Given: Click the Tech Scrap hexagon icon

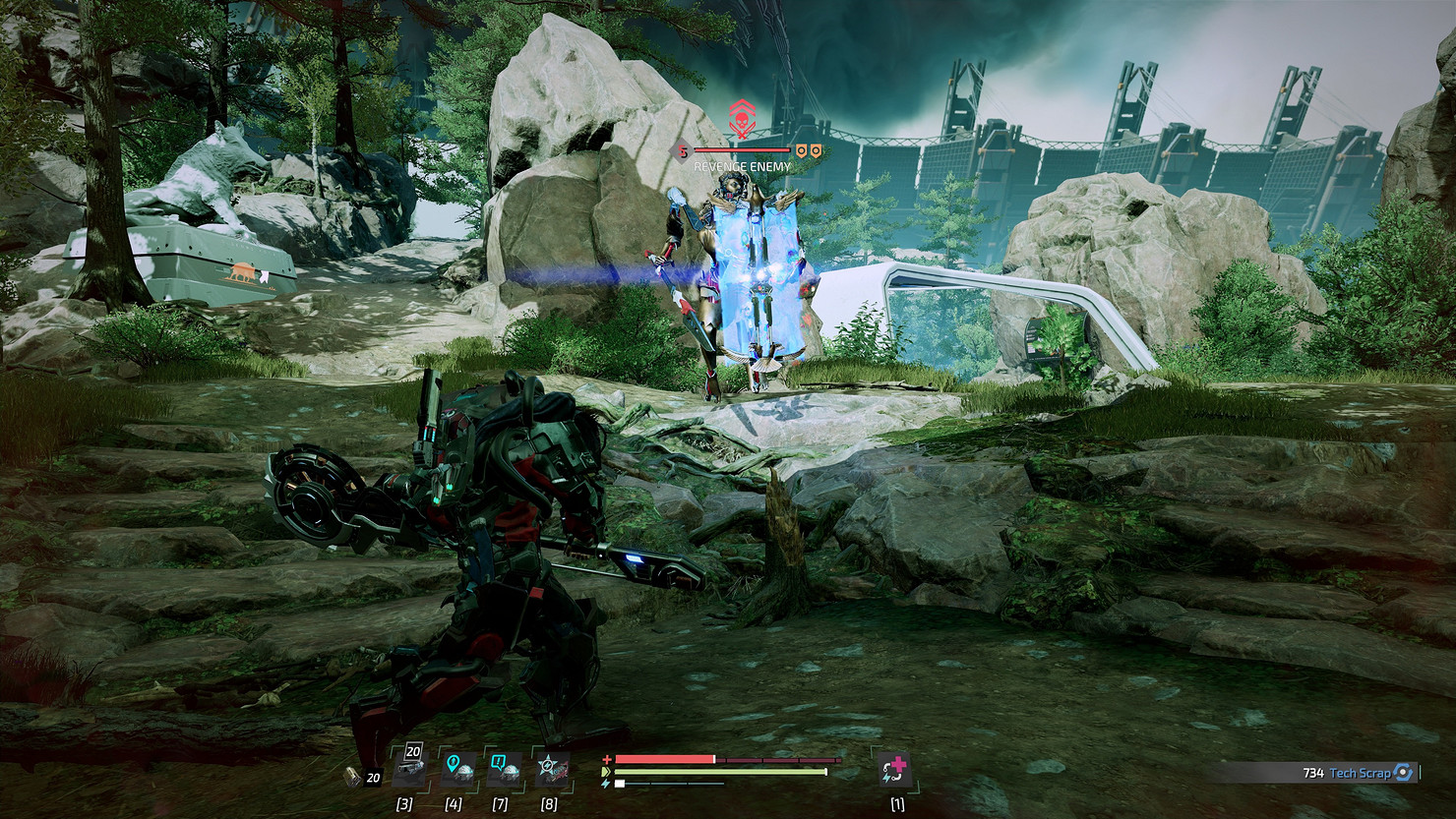Looking at the screenshot, I should 1404,773.
